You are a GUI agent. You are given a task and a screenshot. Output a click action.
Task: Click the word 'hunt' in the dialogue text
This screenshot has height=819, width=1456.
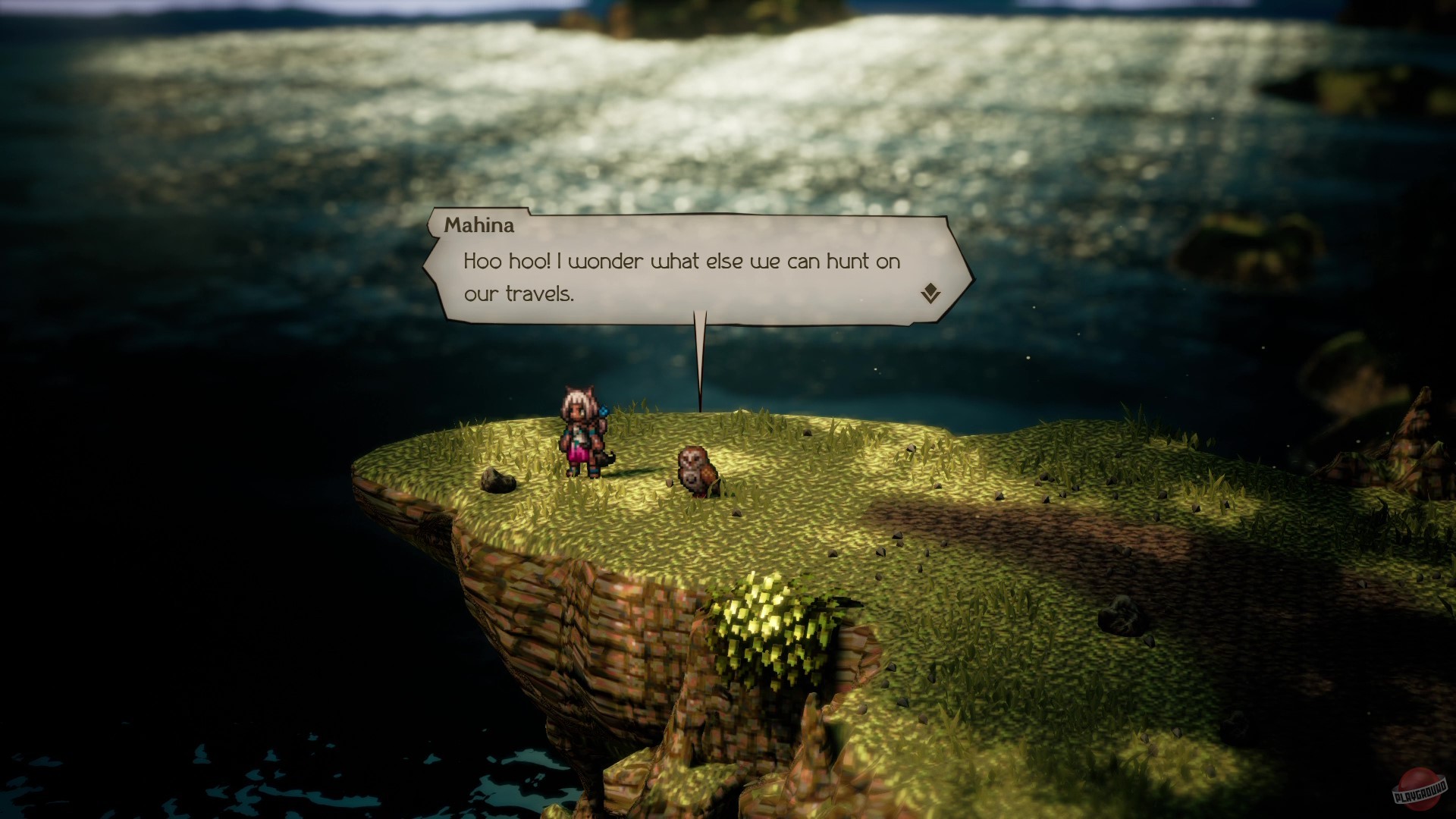(x=849, y=262)
